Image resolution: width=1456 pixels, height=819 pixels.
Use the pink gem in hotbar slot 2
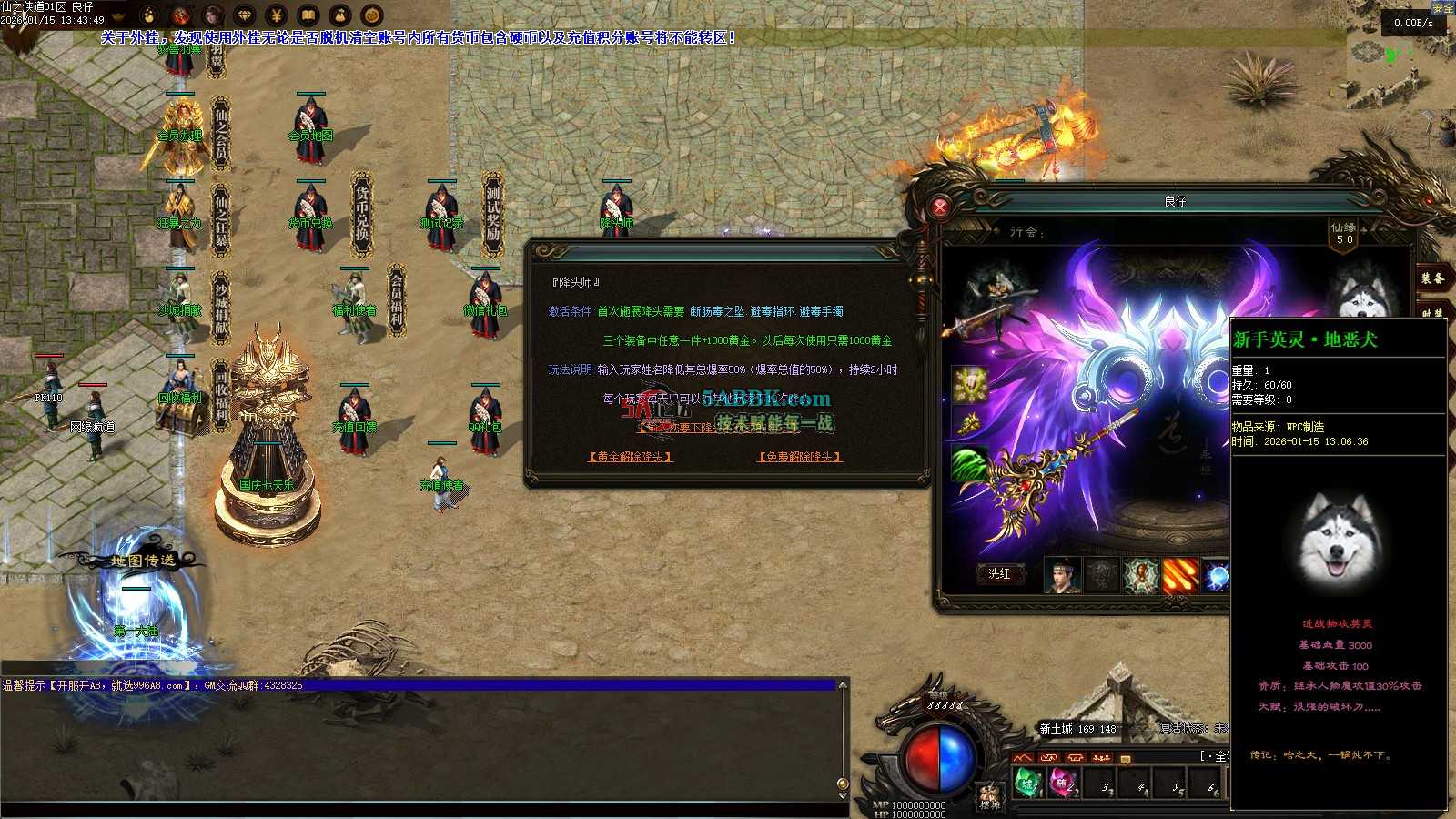coord(1064,783)
